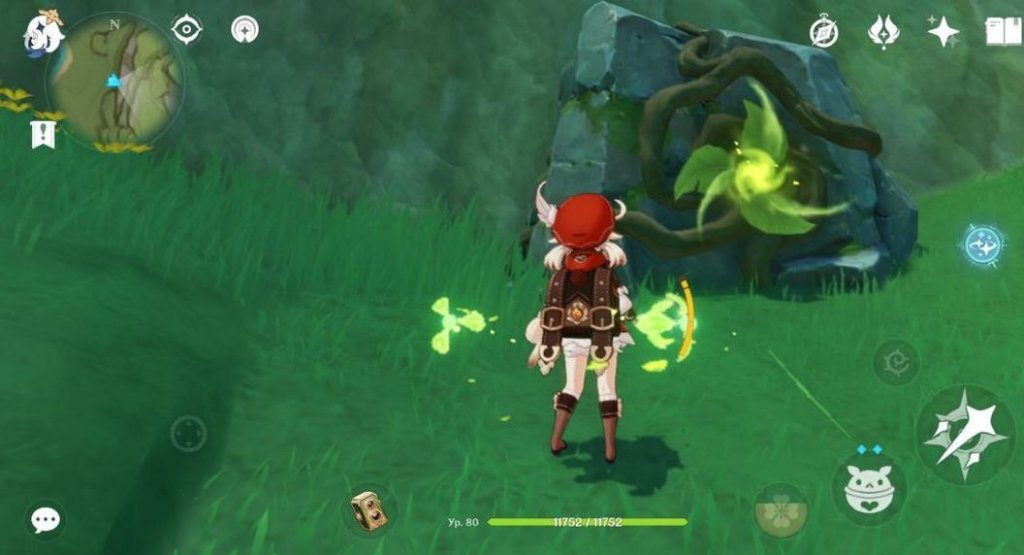1024x555 pixels.
Task: Tap the small swirl button above attack
Action: (896, 361)
